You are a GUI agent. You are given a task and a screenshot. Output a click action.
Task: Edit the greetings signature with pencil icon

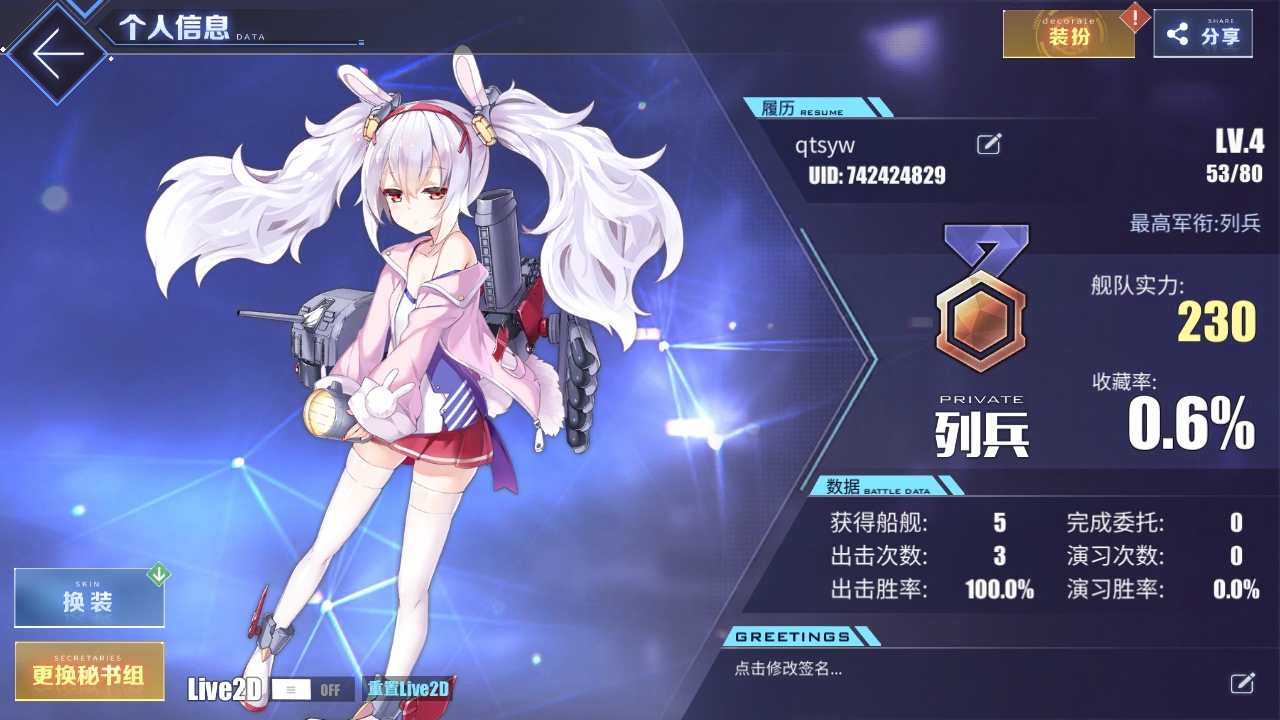point(1241,683)
